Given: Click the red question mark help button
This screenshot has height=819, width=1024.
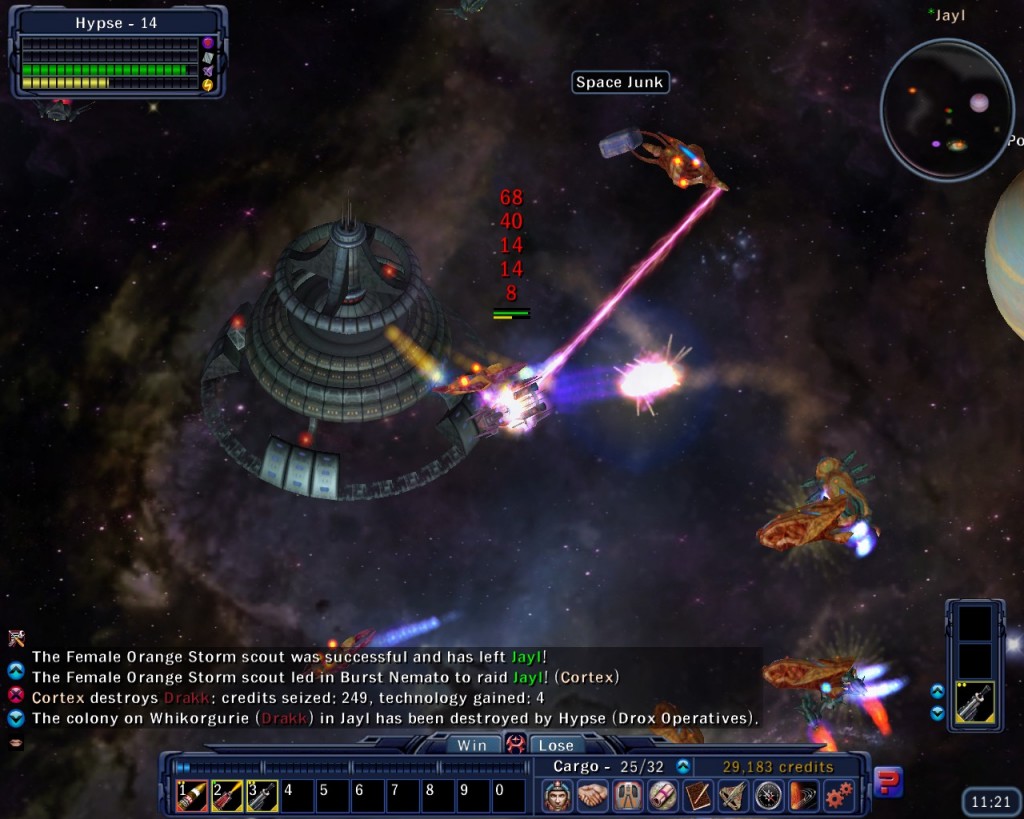Looking at the screenshot, I should coord(888,782).
